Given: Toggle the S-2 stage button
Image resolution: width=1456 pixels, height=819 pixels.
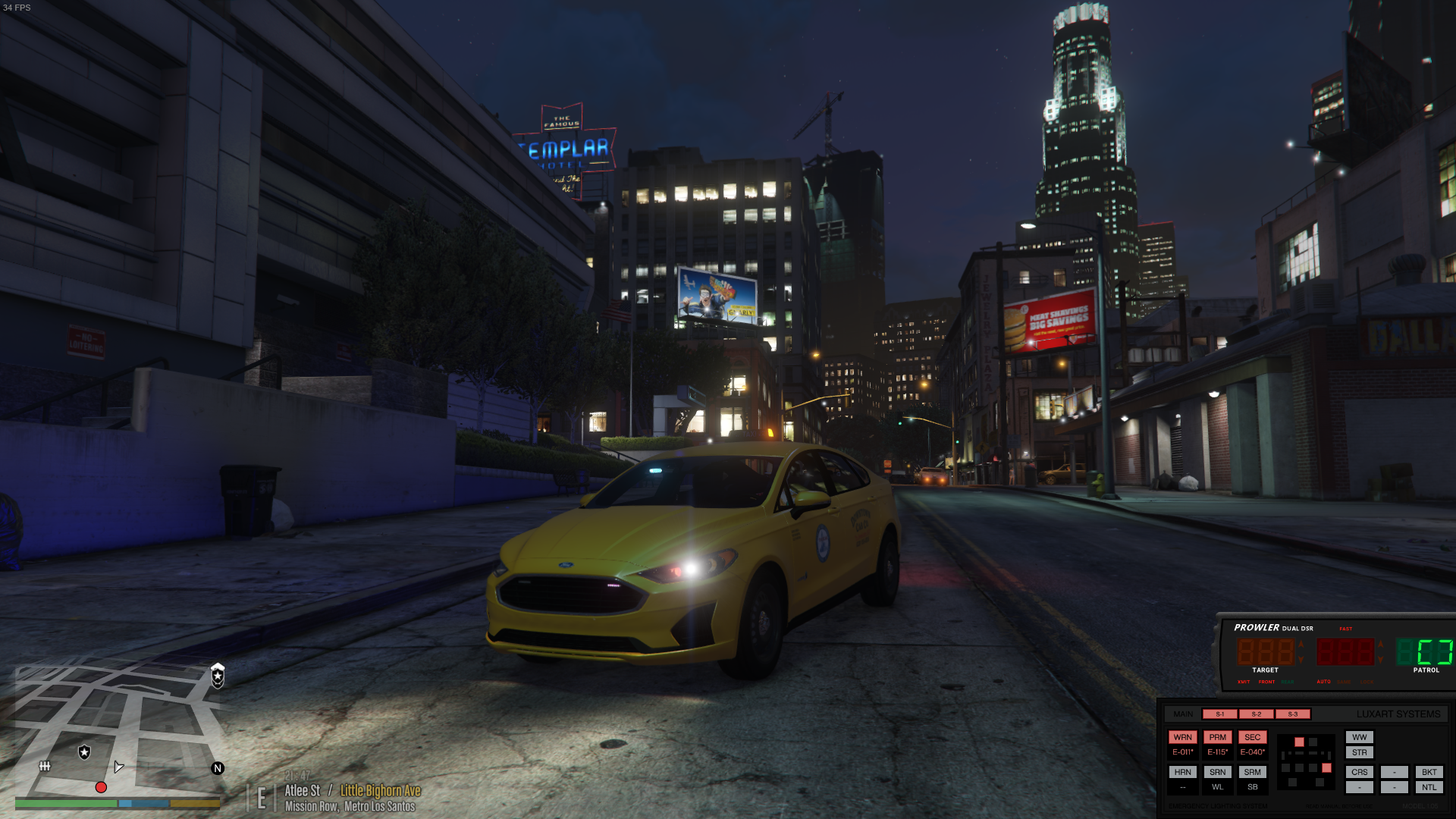Looking at the screenshot, I should 1256,714.
